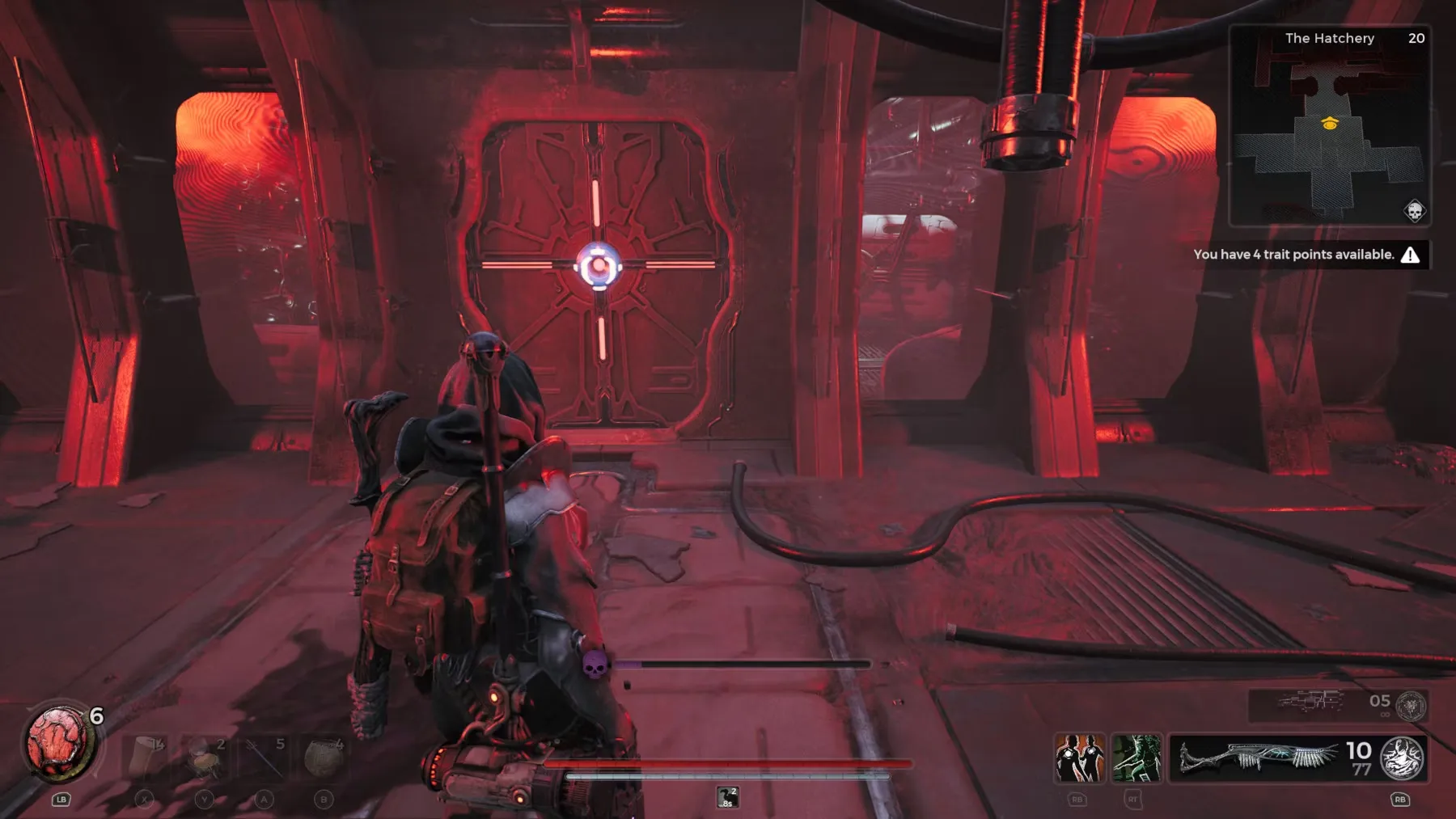This screenshot has width=1456, height=819.
Task: Select the bandage consumable slot
Action: click(x=146, y=757)
